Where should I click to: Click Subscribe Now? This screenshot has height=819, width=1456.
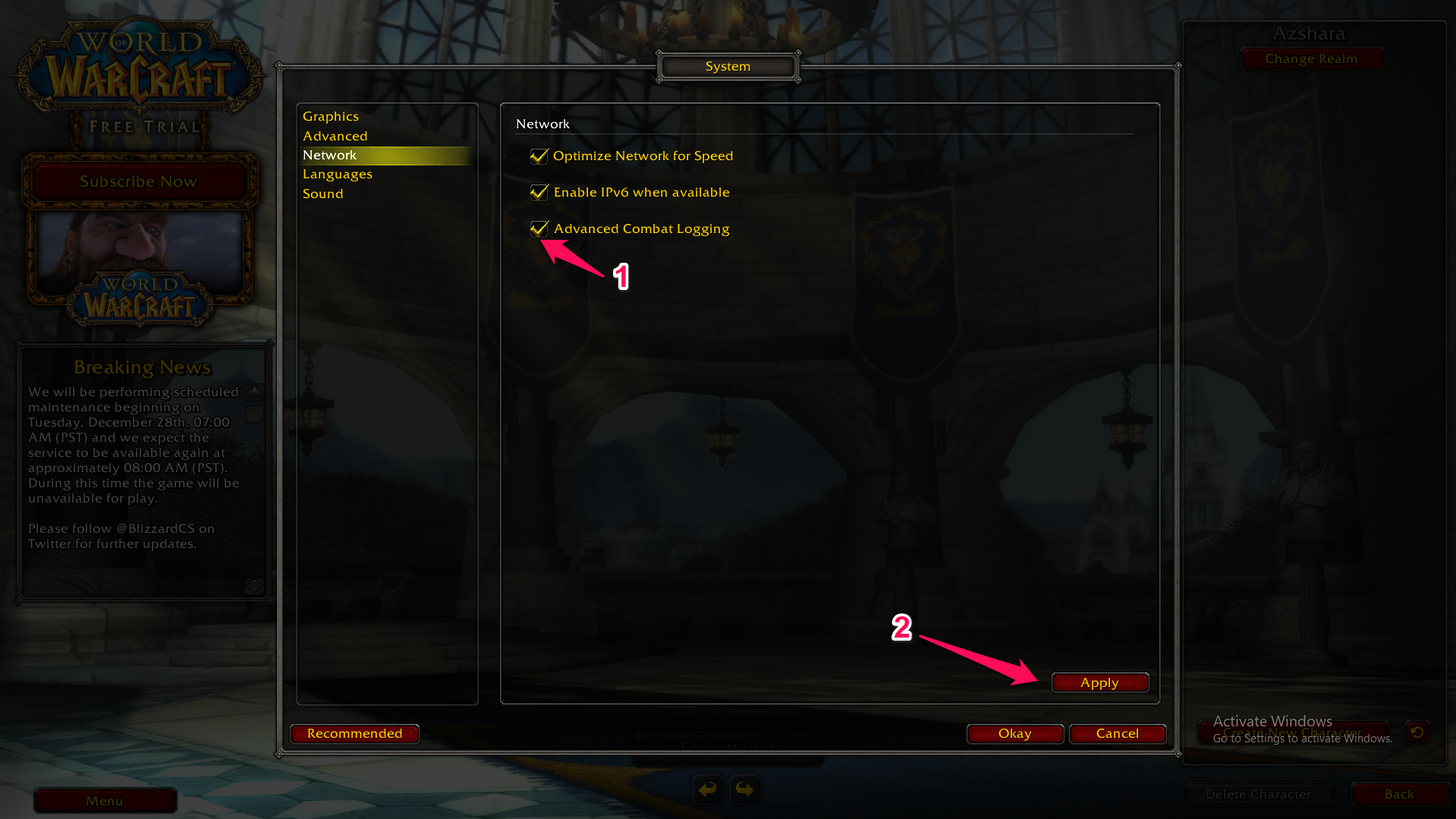[x=138, y=181]
